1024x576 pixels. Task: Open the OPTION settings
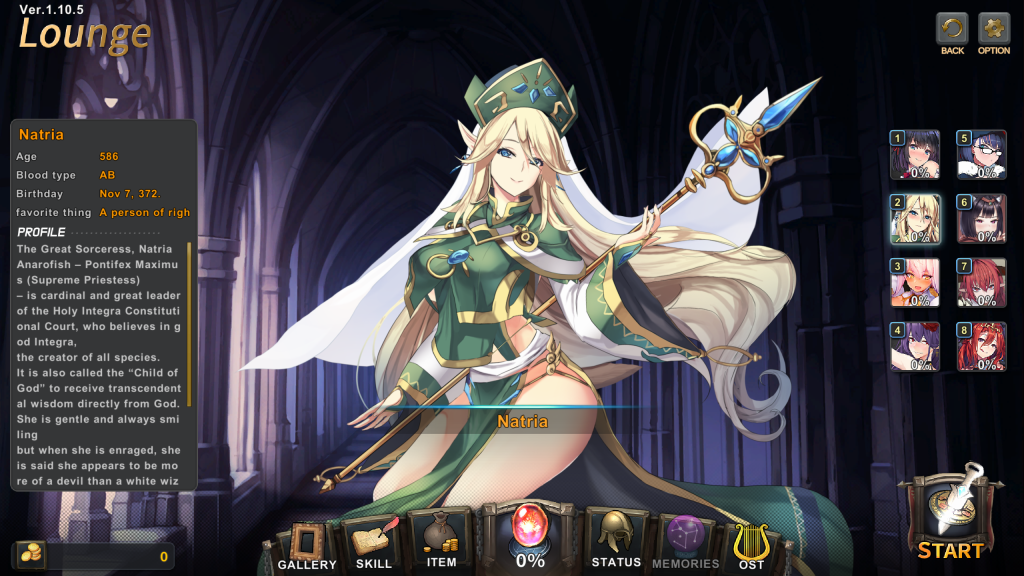(994, 28)
